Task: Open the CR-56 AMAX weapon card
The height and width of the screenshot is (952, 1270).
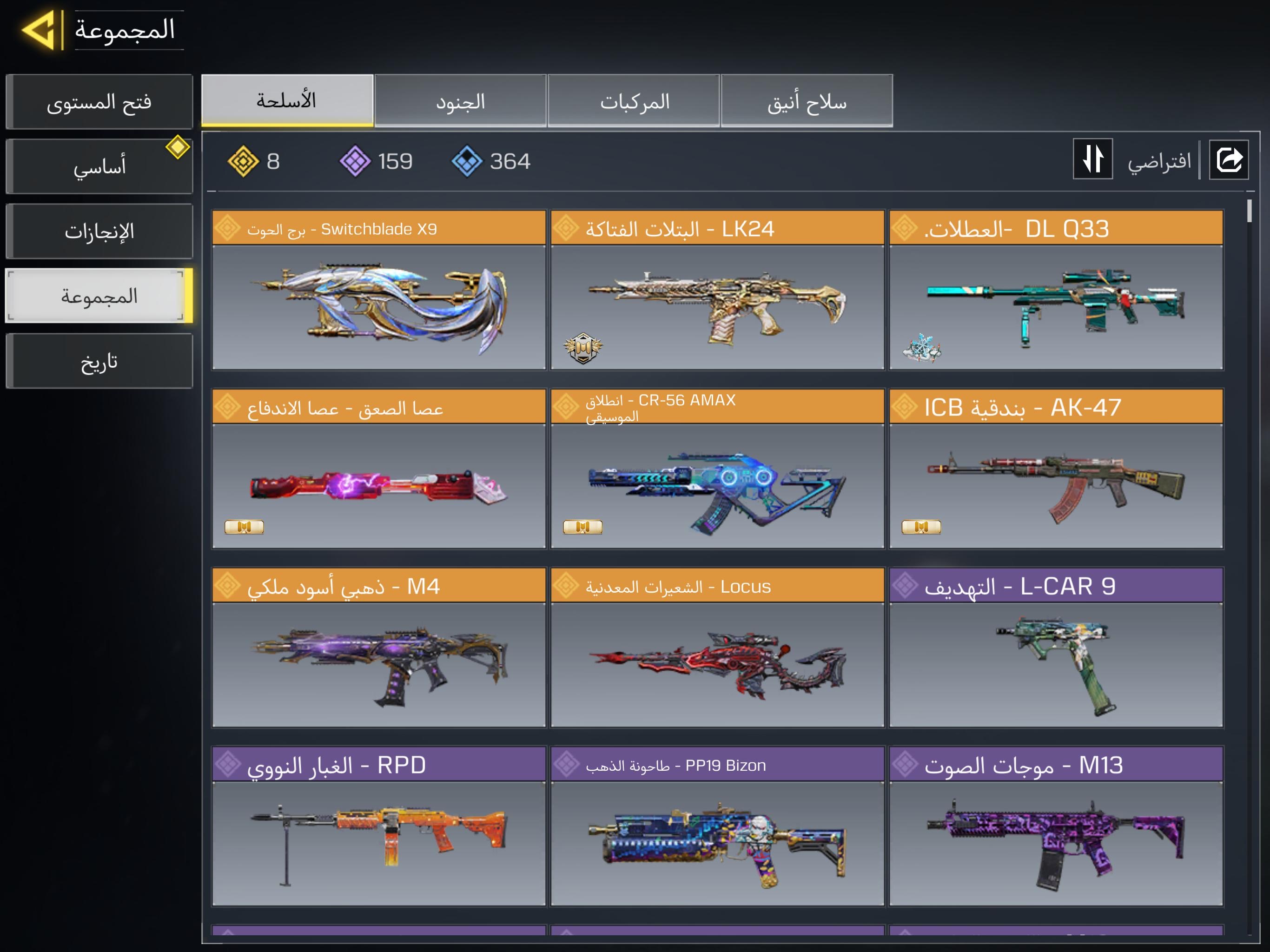Action: coord(717,469)
